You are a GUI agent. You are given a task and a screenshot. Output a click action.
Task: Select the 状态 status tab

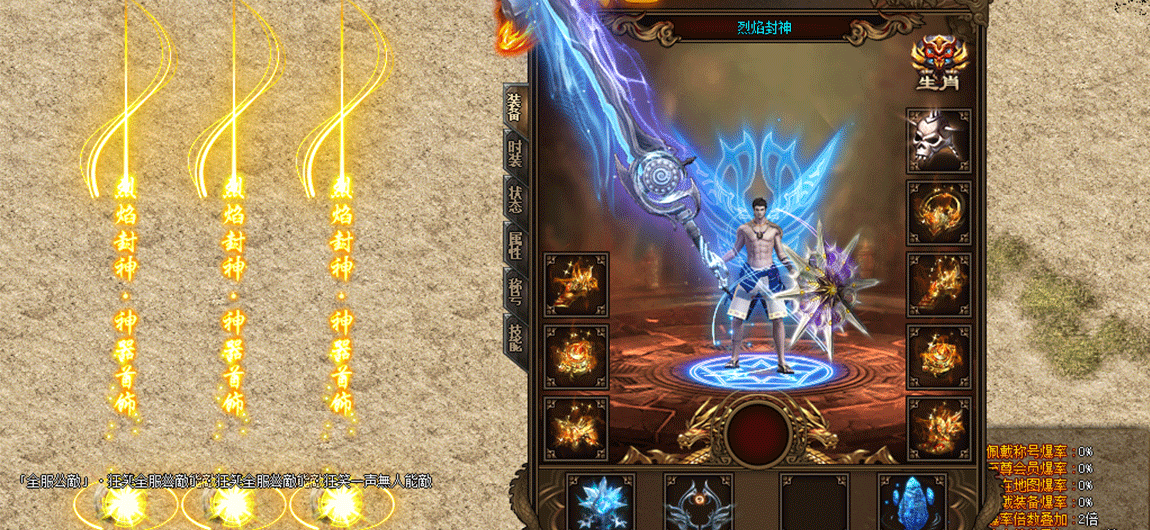pyautogui.click(x=514, y=199)
